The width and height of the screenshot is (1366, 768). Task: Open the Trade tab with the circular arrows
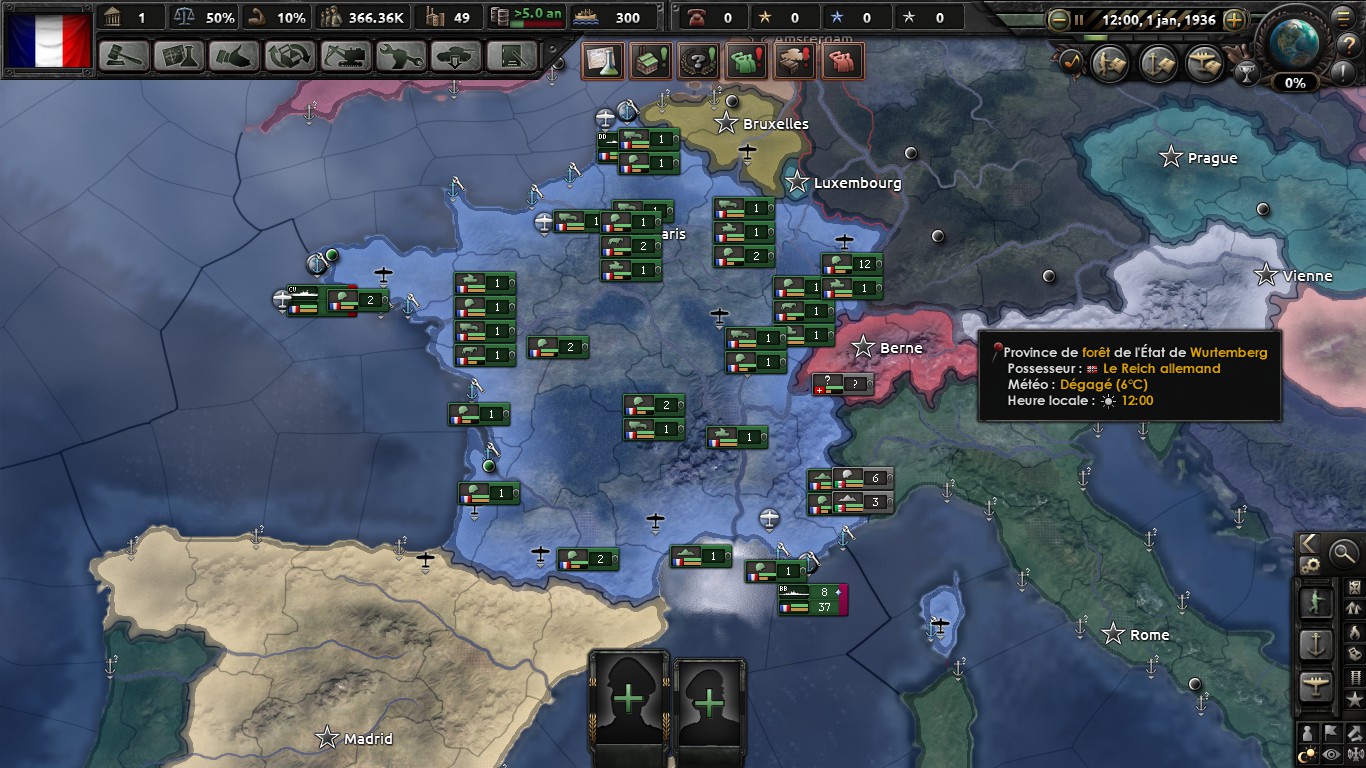290,56
